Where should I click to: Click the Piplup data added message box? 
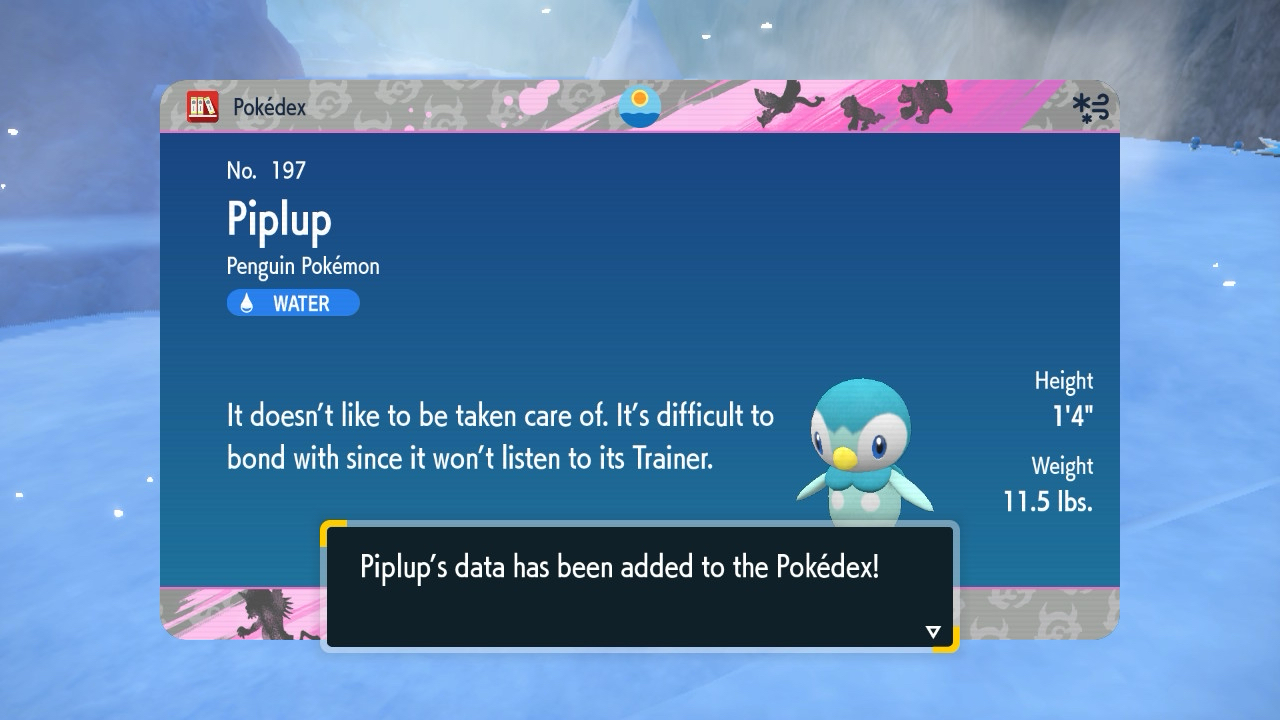[639, 585]
